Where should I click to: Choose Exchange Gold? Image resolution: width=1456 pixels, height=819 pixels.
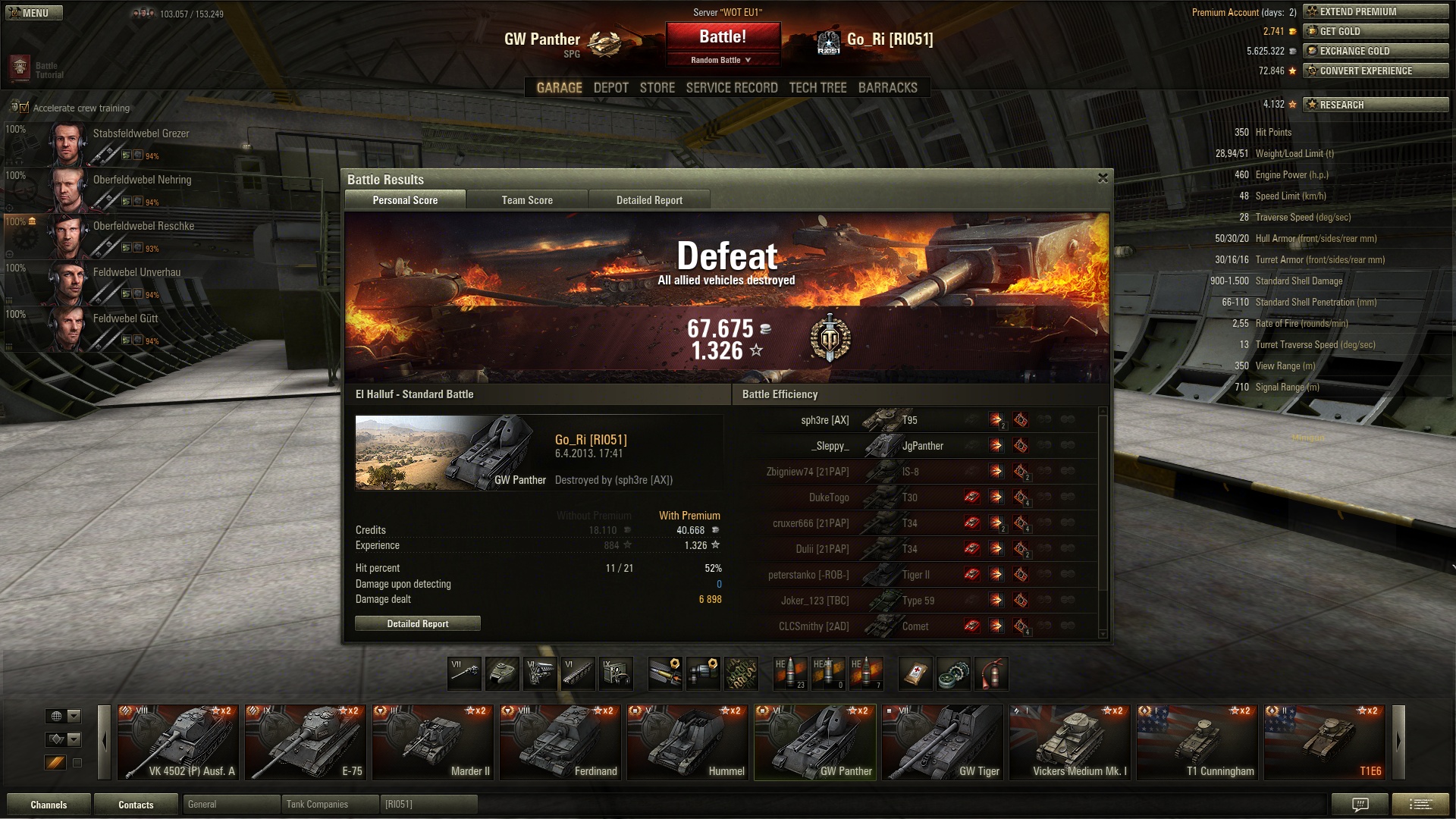(1376, 51)
